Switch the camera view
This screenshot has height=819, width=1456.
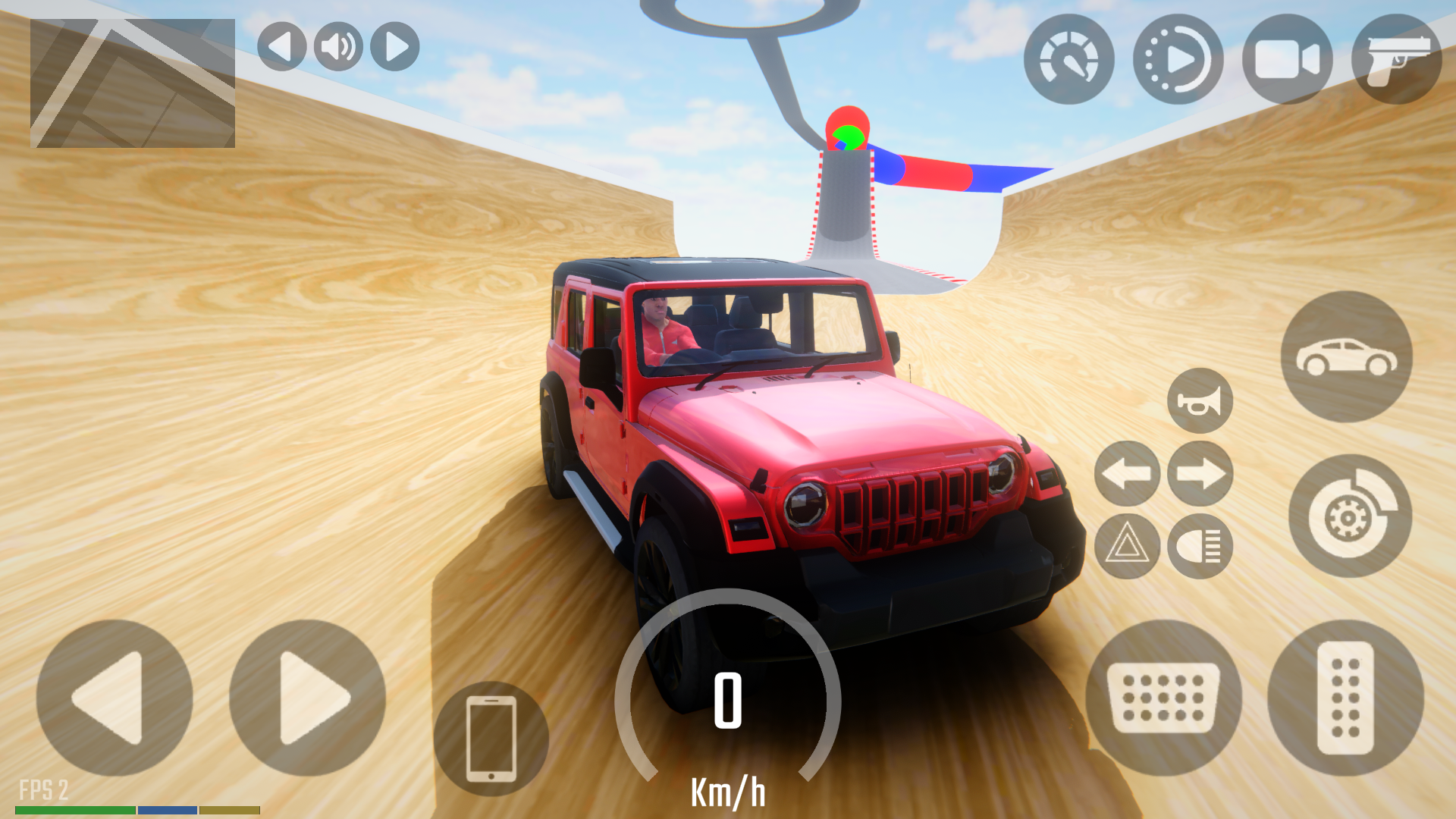1287,59
